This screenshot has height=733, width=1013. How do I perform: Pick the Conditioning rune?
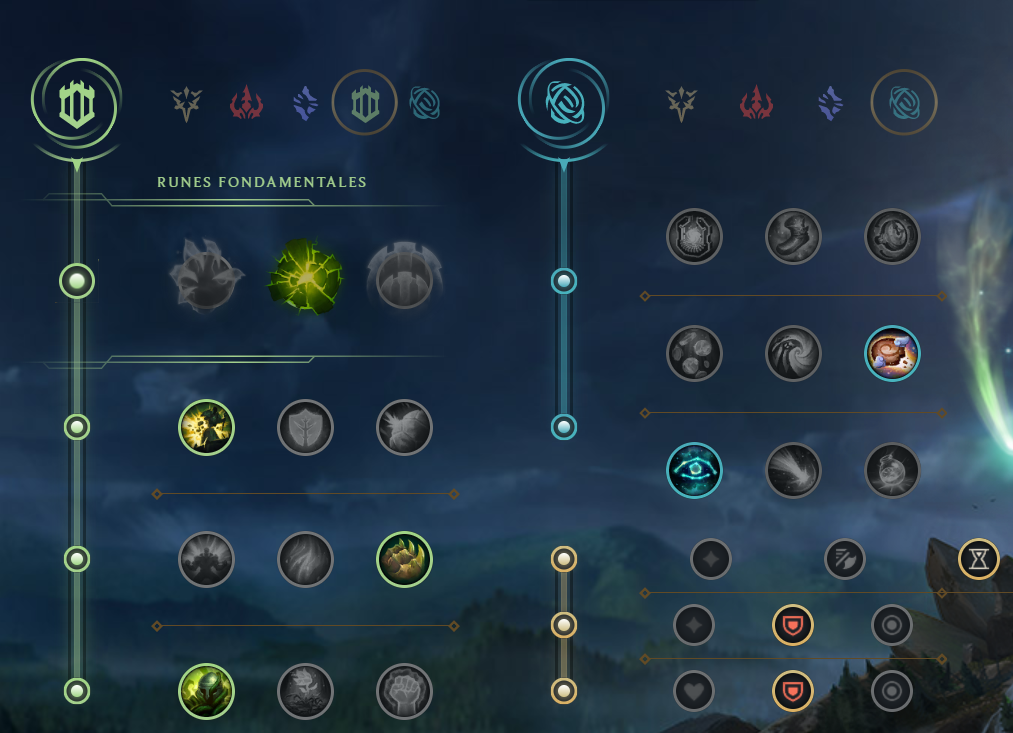coord(206,559)
